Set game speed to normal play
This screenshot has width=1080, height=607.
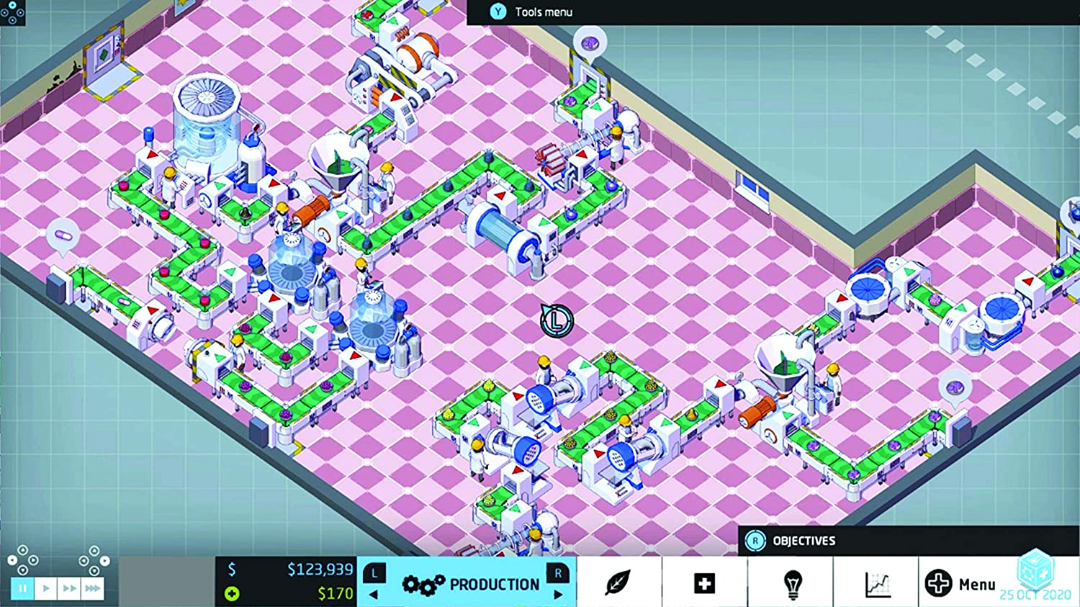pos(45,589)
